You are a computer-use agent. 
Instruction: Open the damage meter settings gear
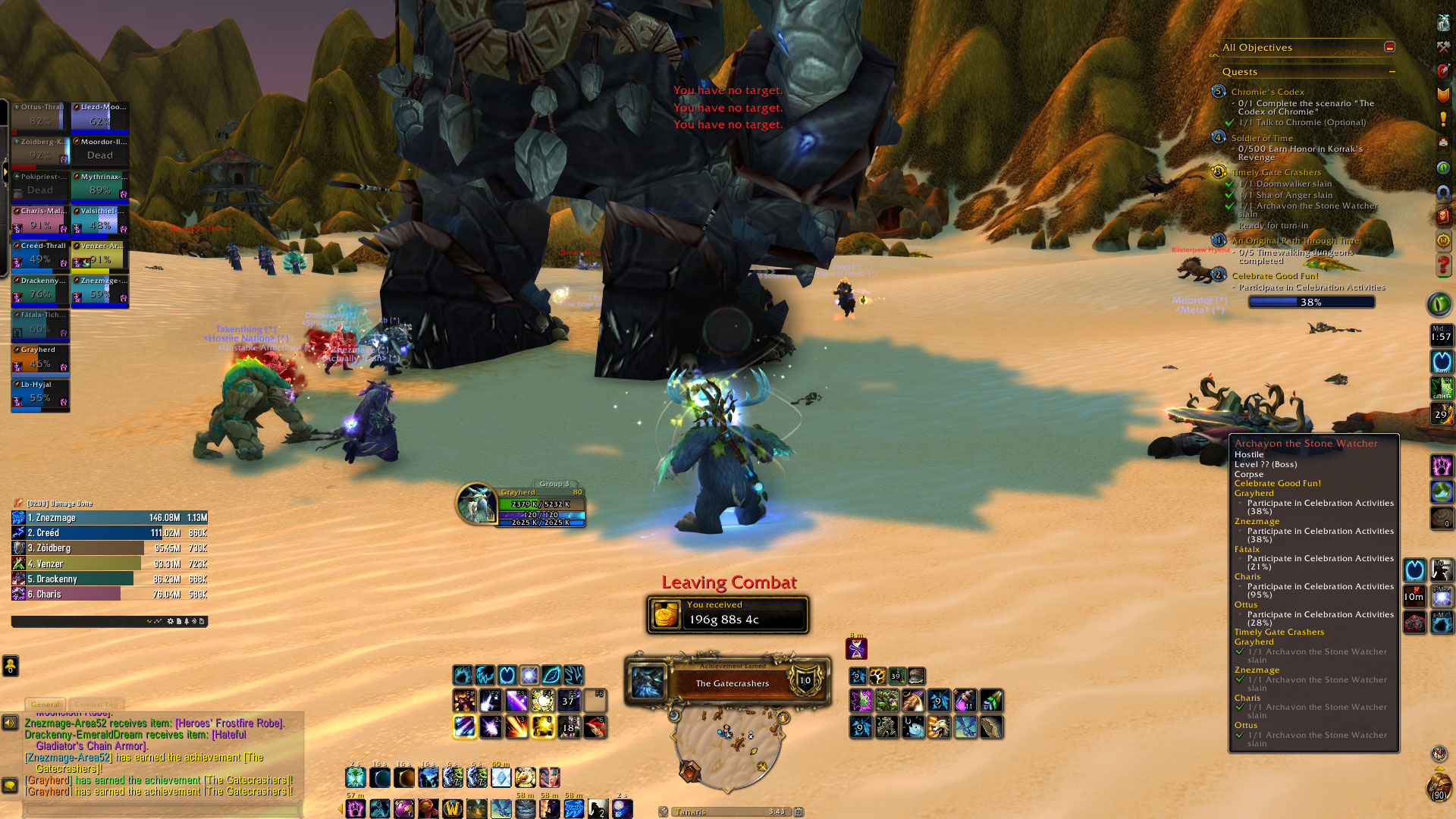point(171,621)
